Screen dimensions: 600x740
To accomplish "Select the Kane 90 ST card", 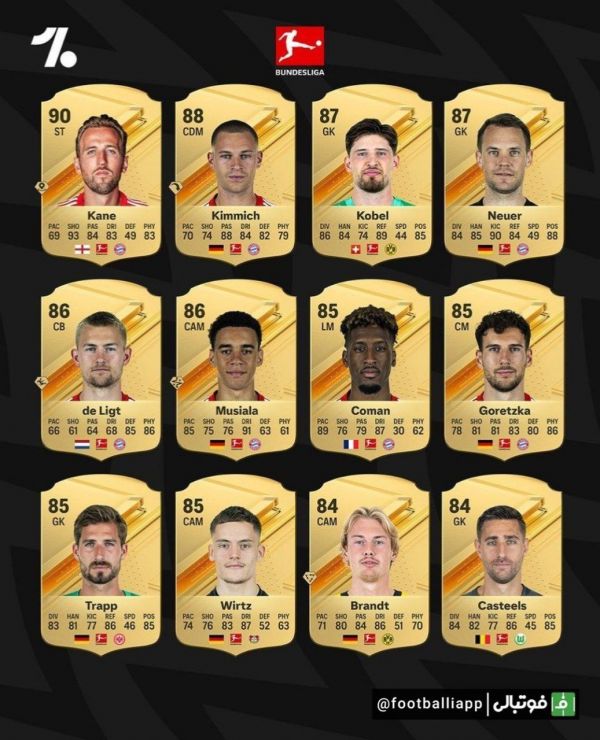I will click(100, 175).
